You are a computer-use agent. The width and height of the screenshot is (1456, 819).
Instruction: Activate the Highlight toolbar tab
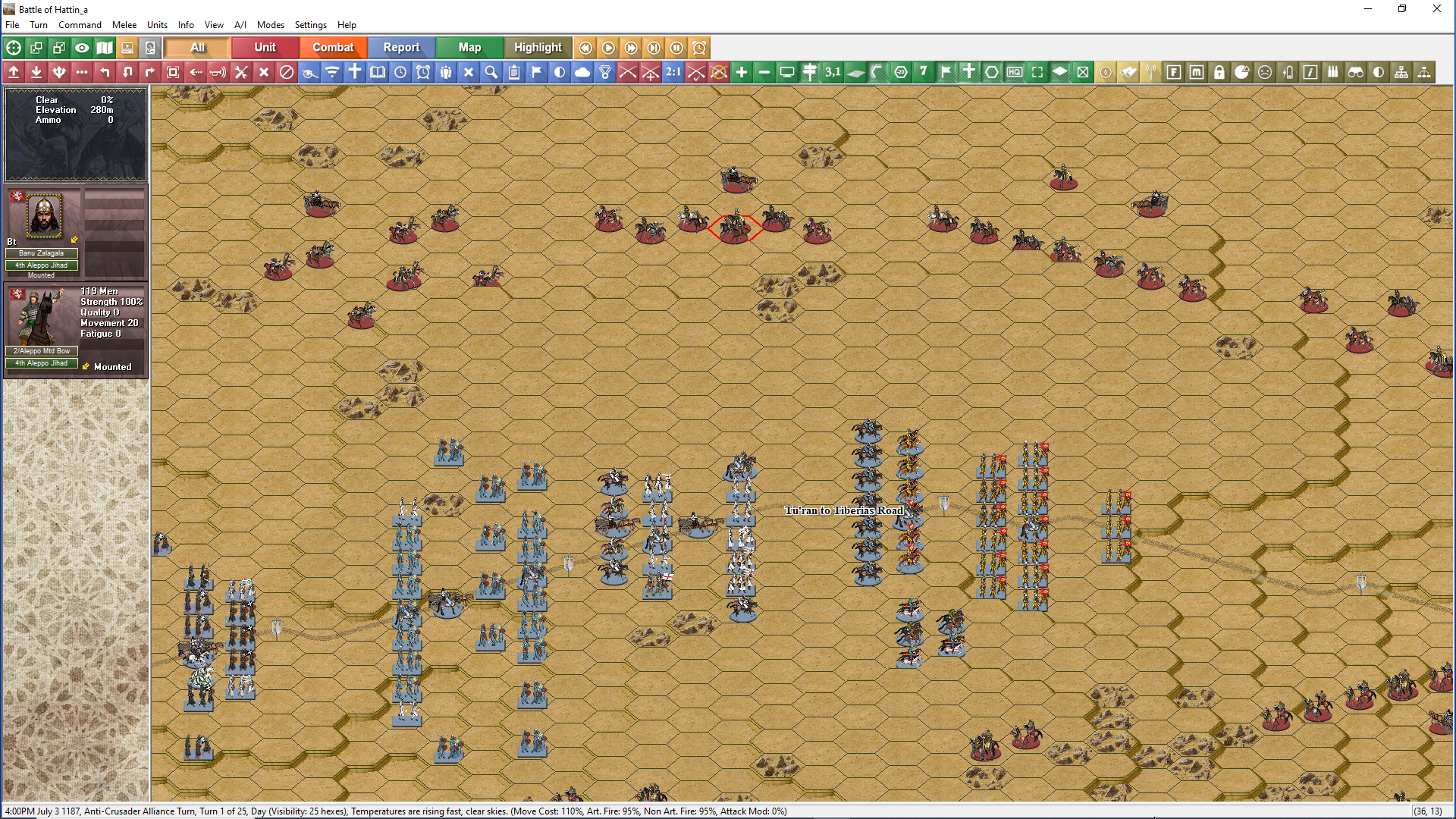(x=538, y=47)
